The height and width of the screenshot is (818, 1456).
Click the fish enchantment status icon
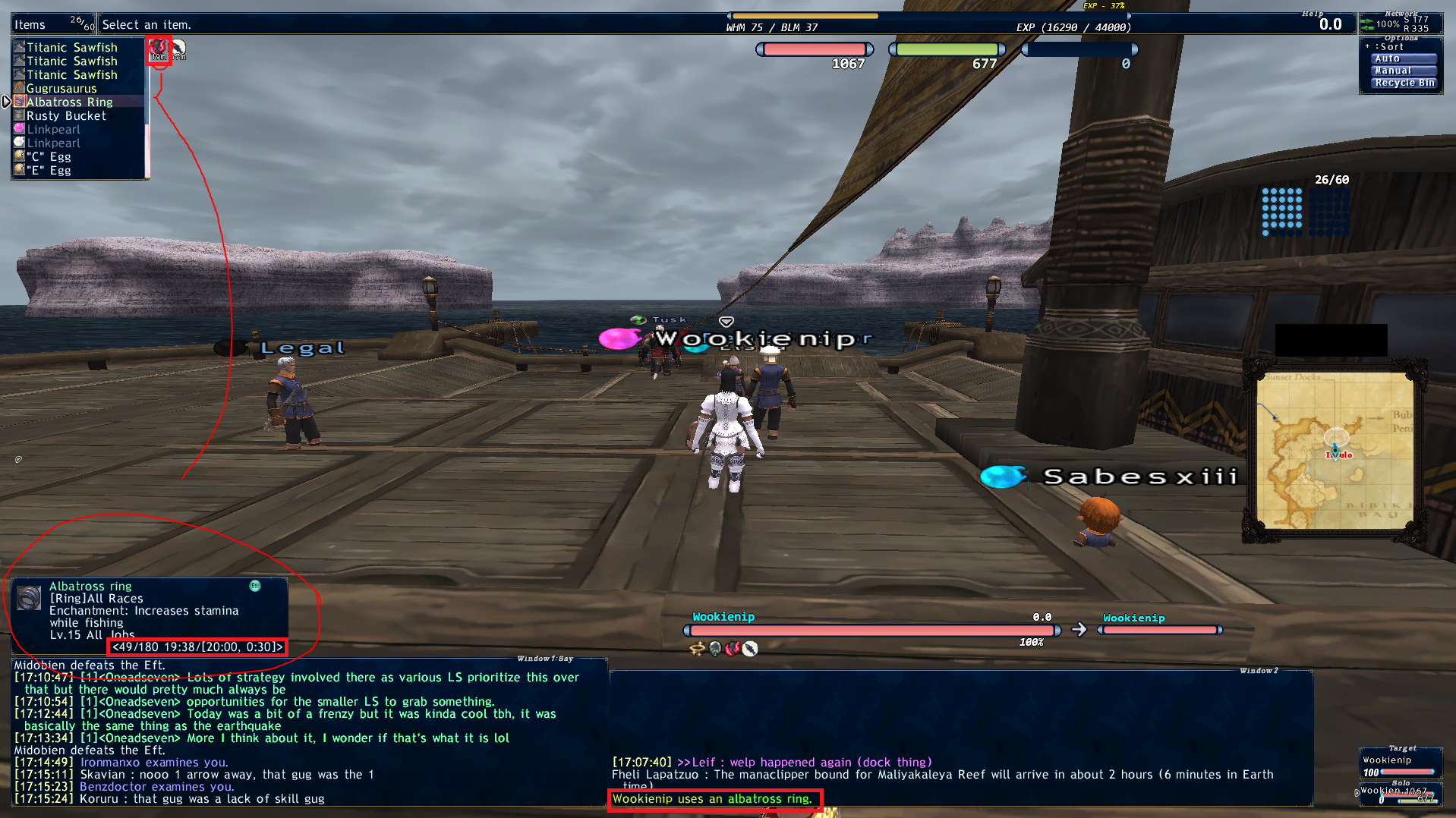pos(749,649)
